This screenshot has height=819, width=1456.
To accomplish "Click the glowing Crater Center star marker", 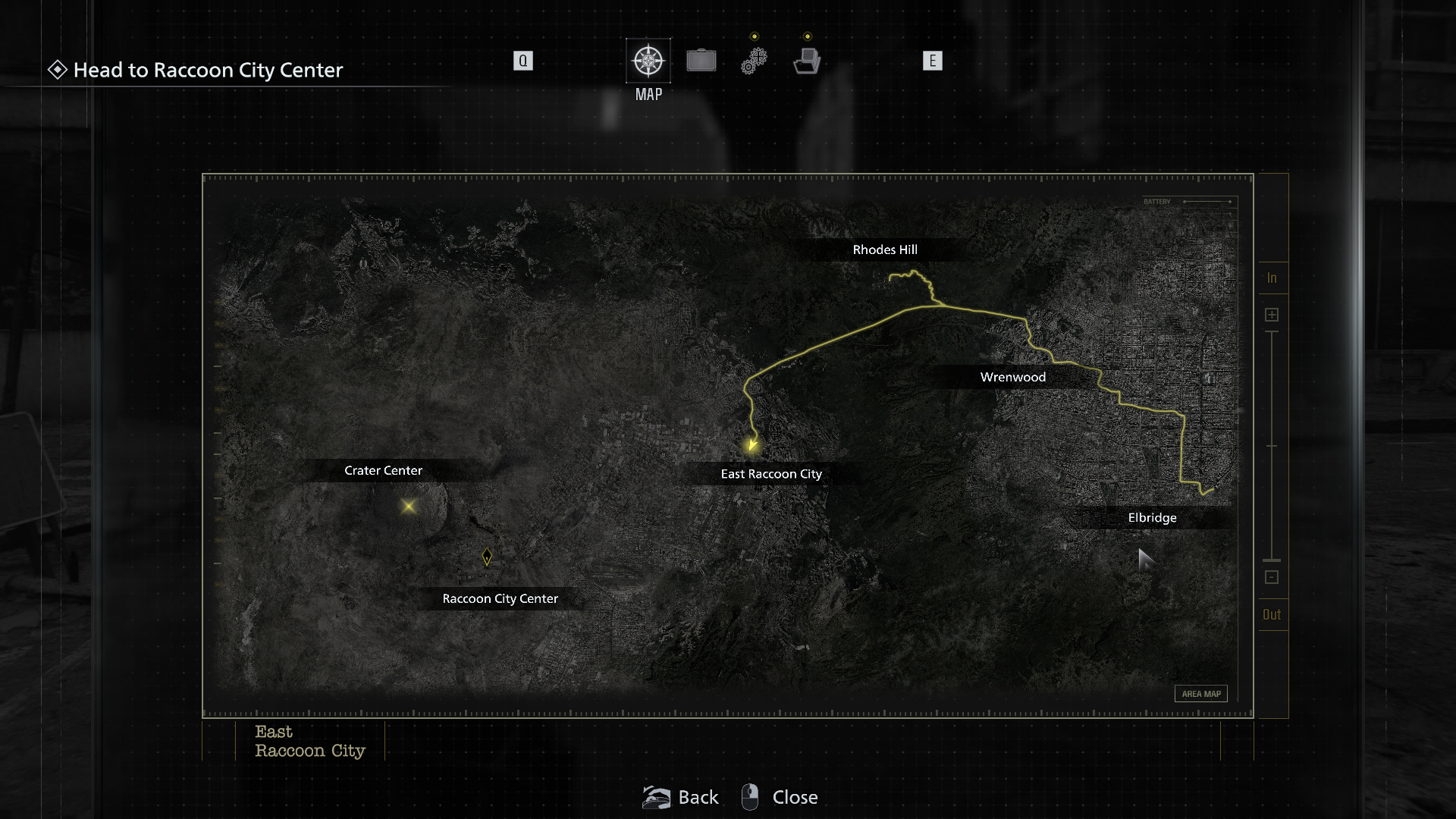I will coord(409,506).
